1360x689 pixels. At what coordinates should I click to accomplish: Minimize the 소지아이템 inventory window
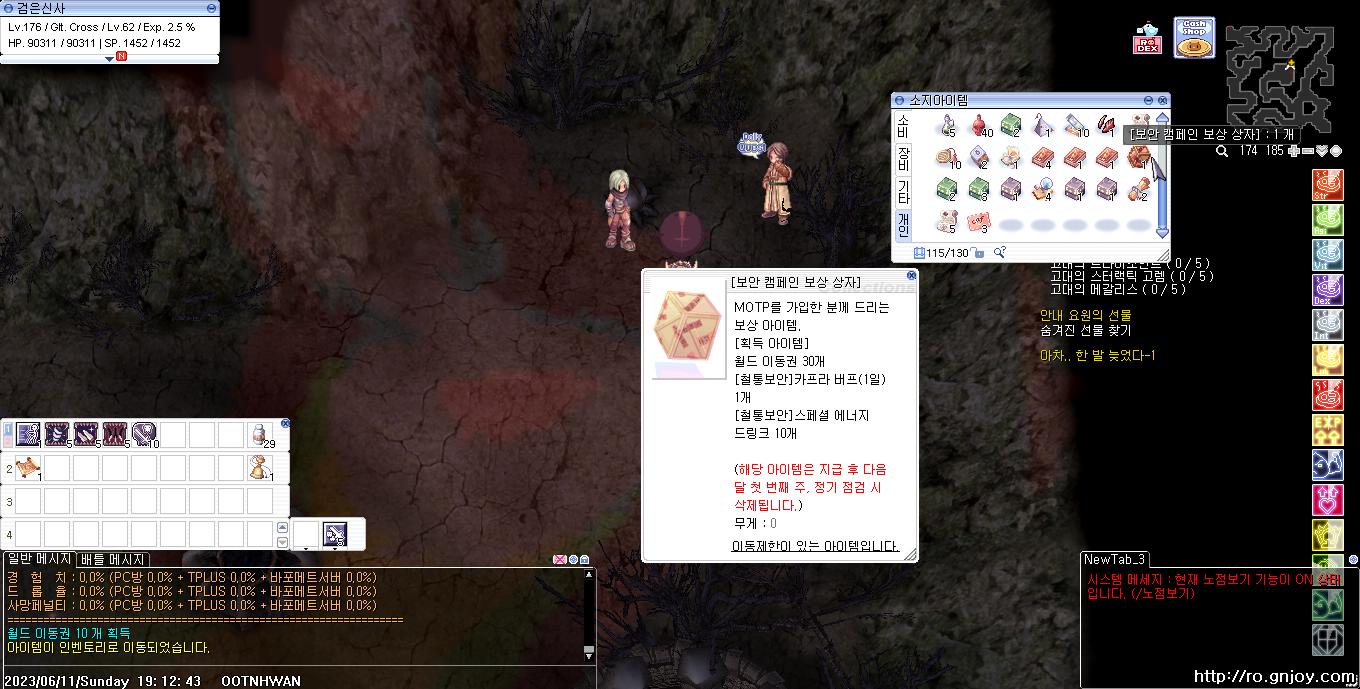click(1148, 100)
